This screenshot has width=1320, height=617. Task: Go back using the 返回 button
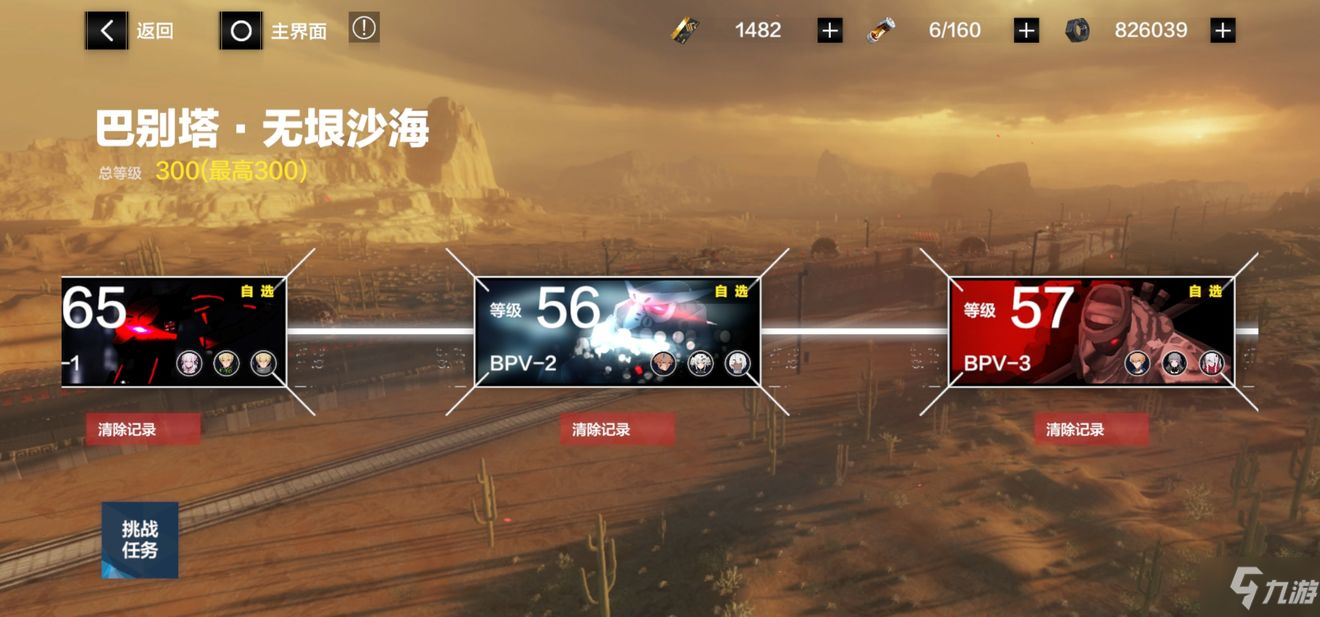(x=130, y=31)
